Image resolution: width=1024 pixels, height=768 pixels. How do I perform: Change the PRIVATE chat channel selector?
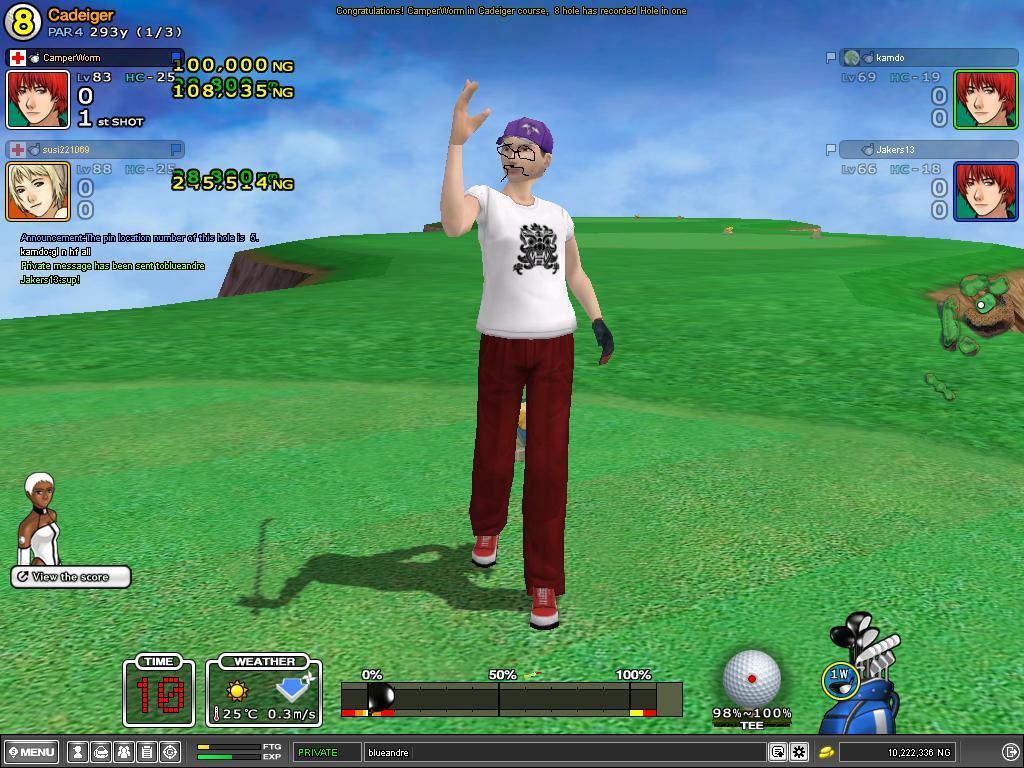(326, 752)
